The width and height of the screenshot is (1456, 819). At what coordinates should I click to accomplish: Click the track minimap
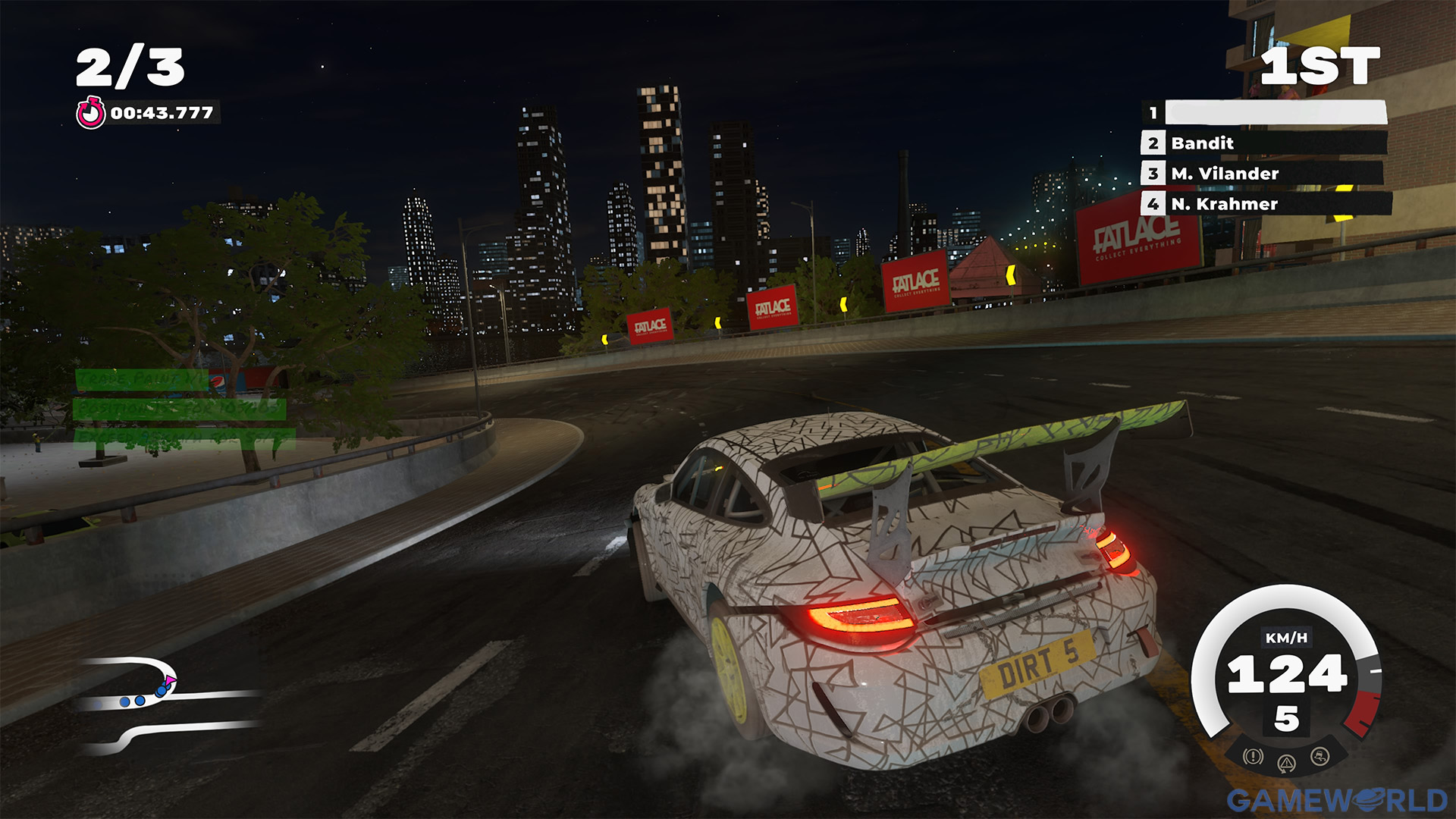168,704
